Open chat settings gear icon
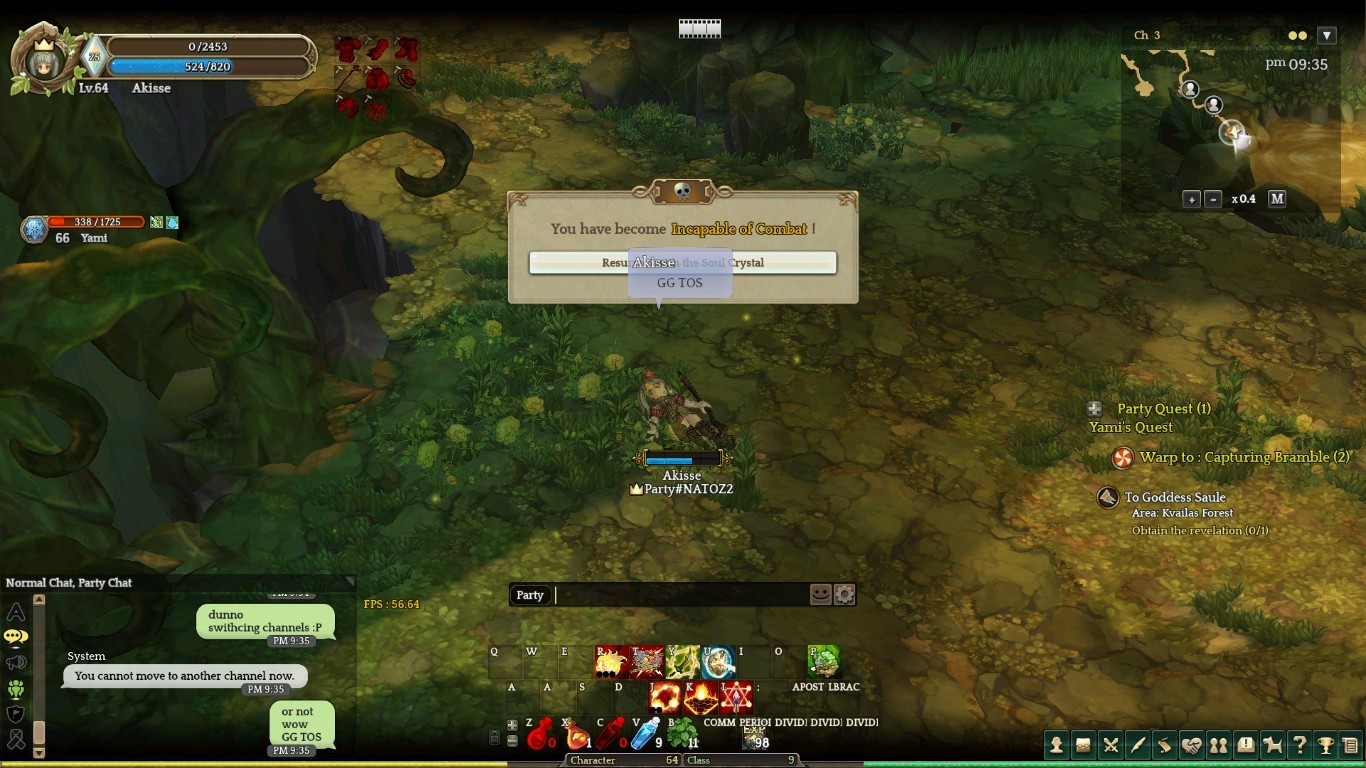Screen dimensions: 1366x768 pyautogui.click(x=845, y=595)
